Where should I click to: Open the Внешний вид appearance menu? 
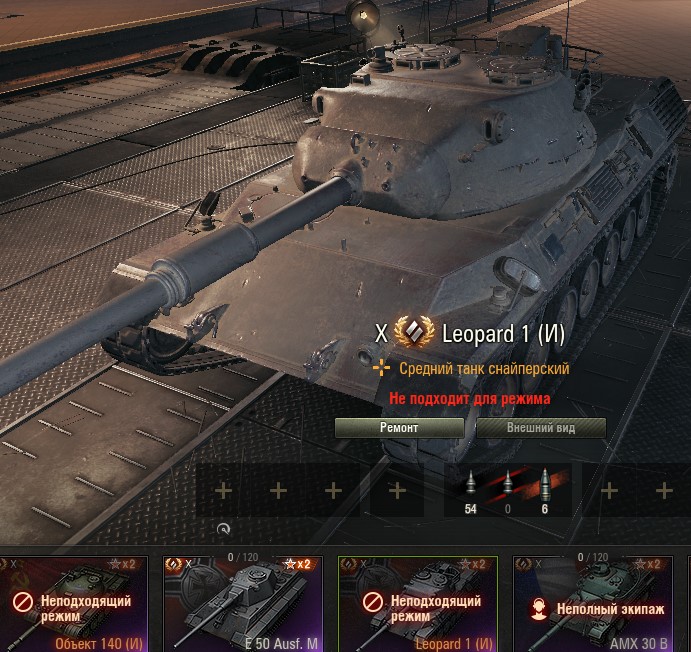click(541, 428)
